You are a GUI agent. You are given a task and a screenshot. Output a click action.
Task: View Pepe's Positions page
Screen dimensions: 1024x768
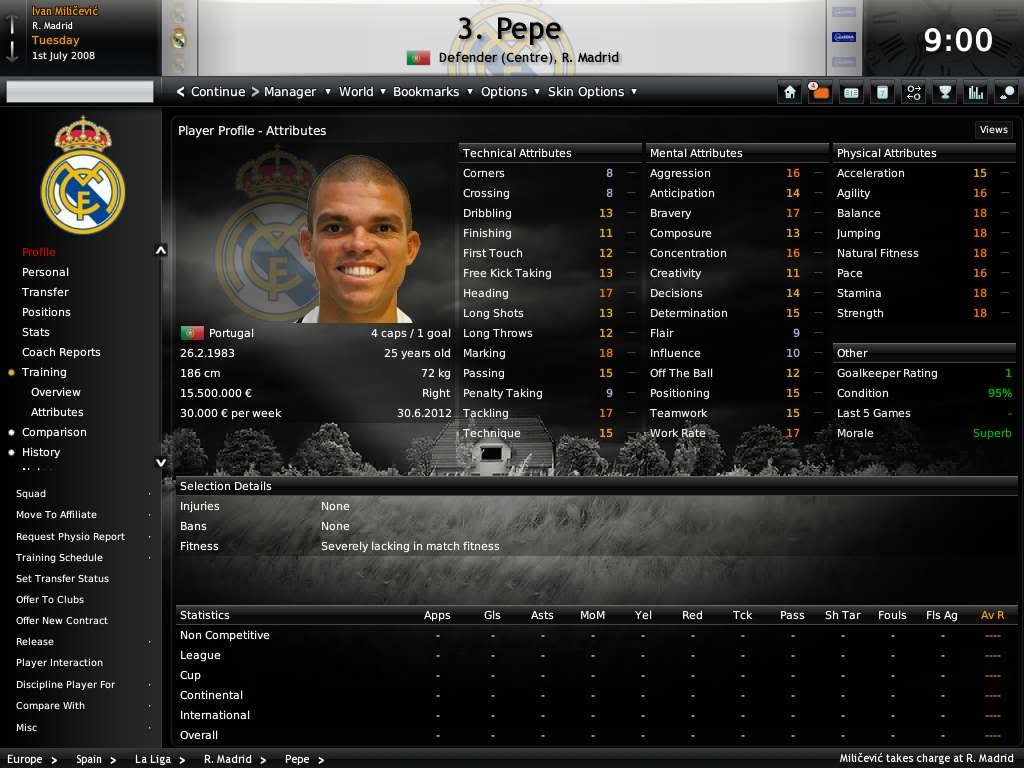tap(46, 312)
